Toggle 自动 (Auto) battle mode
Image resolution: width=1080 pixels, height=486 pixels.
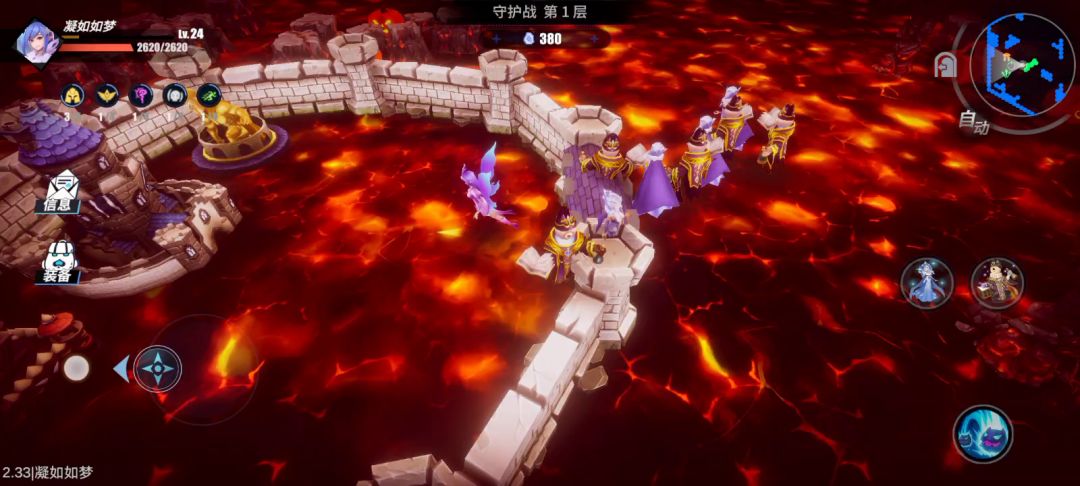[972, 123]
